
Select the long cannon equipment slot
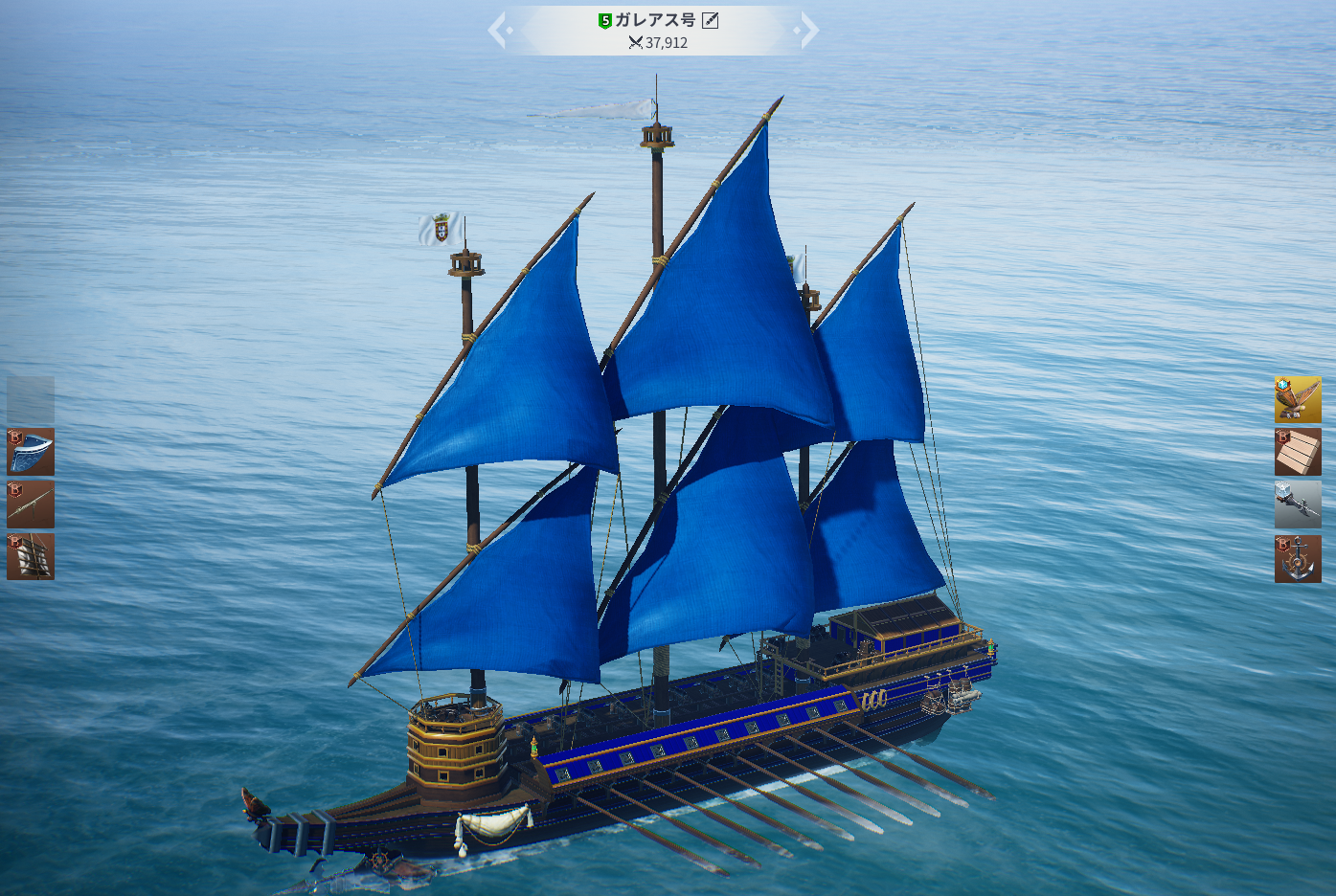point(31,504)
